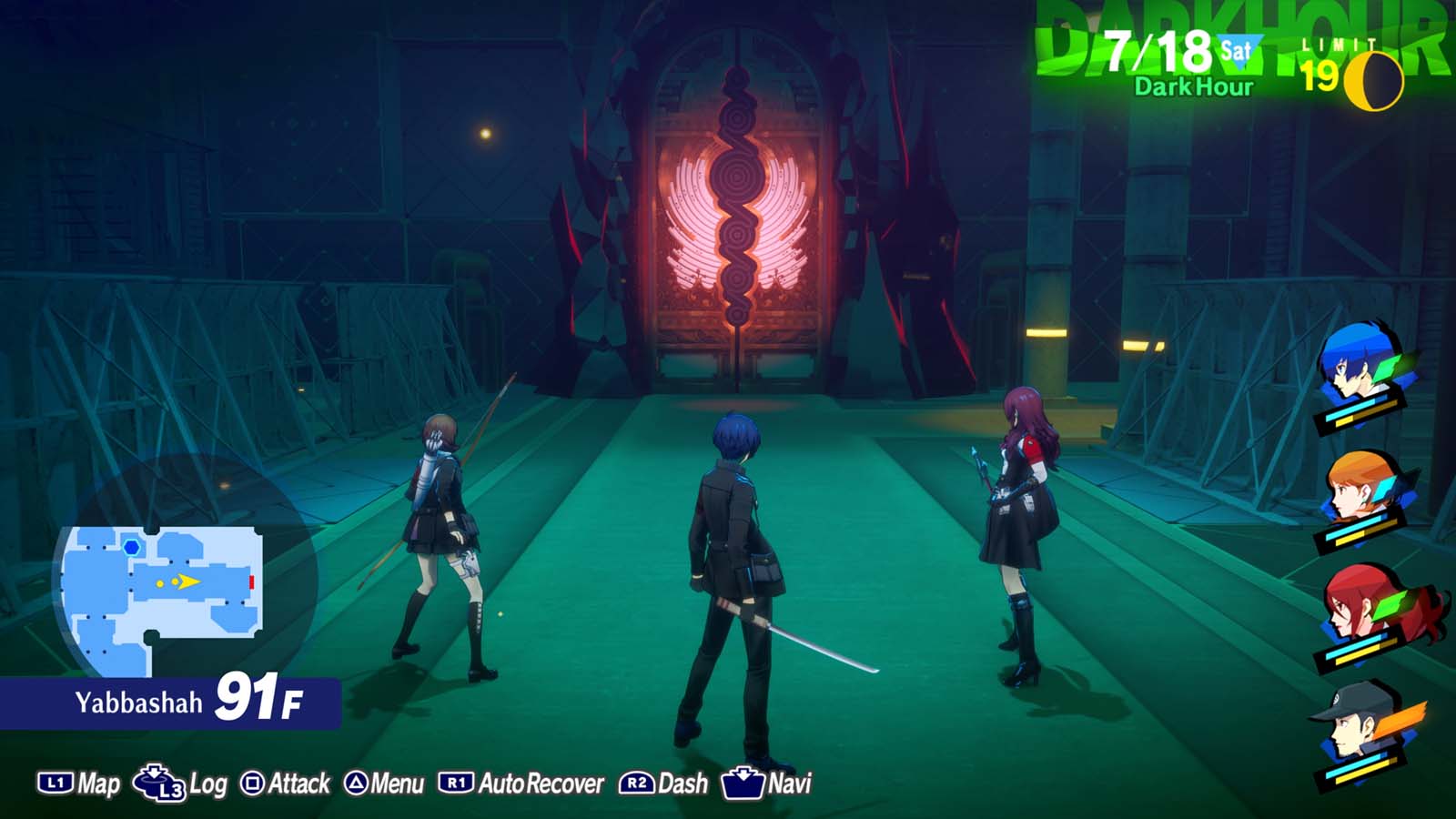
Task: Expand the Sat date dropdown arrow
Action: pyautogui.click(x=1242, y=50)
